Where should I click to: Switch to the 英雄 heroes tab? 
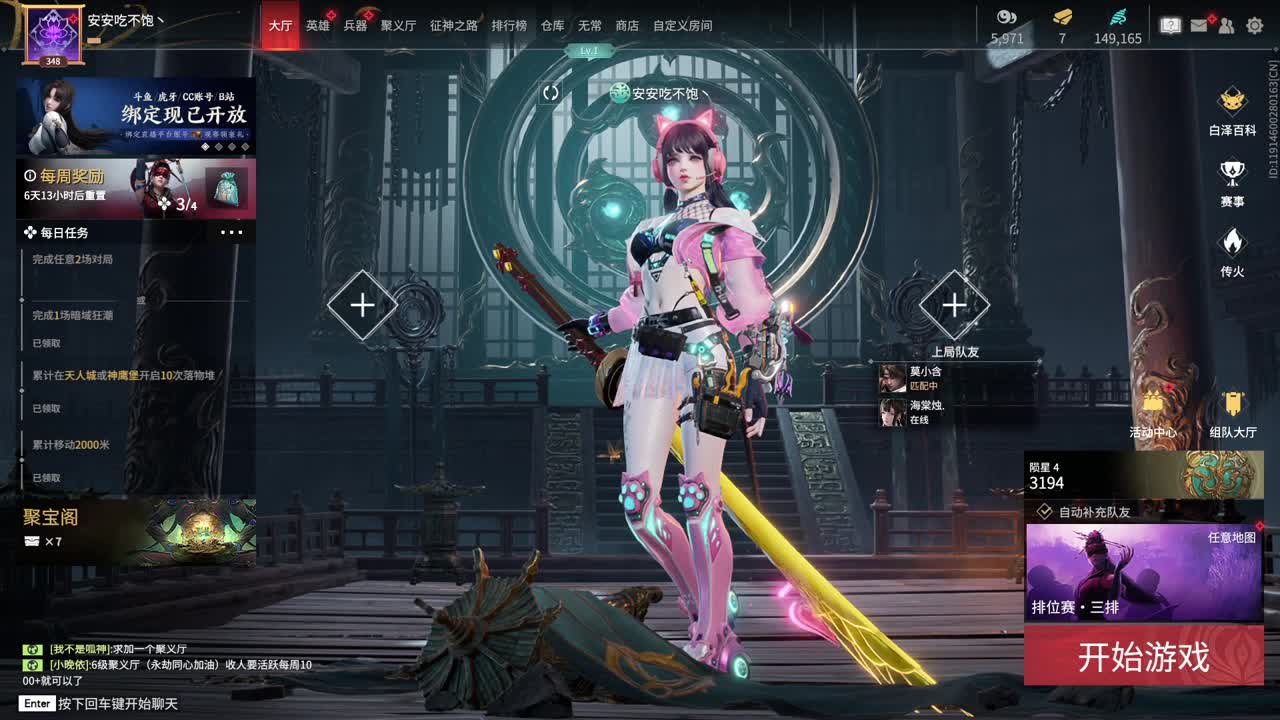pyautogui.click(x=316, y=25)
